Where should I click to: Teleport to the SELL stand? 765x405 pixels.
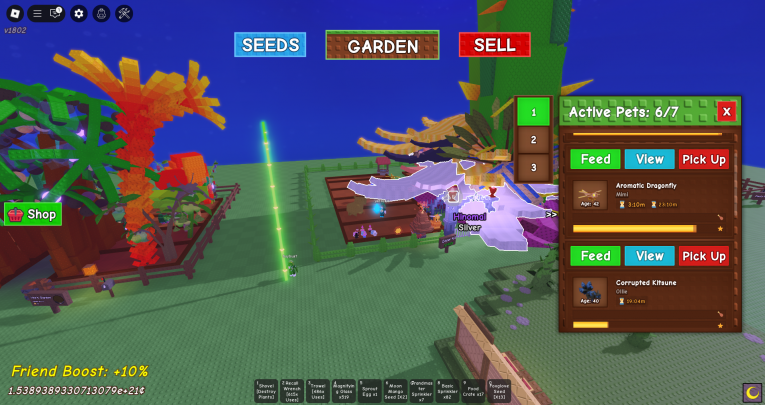[x=494, y=45]
